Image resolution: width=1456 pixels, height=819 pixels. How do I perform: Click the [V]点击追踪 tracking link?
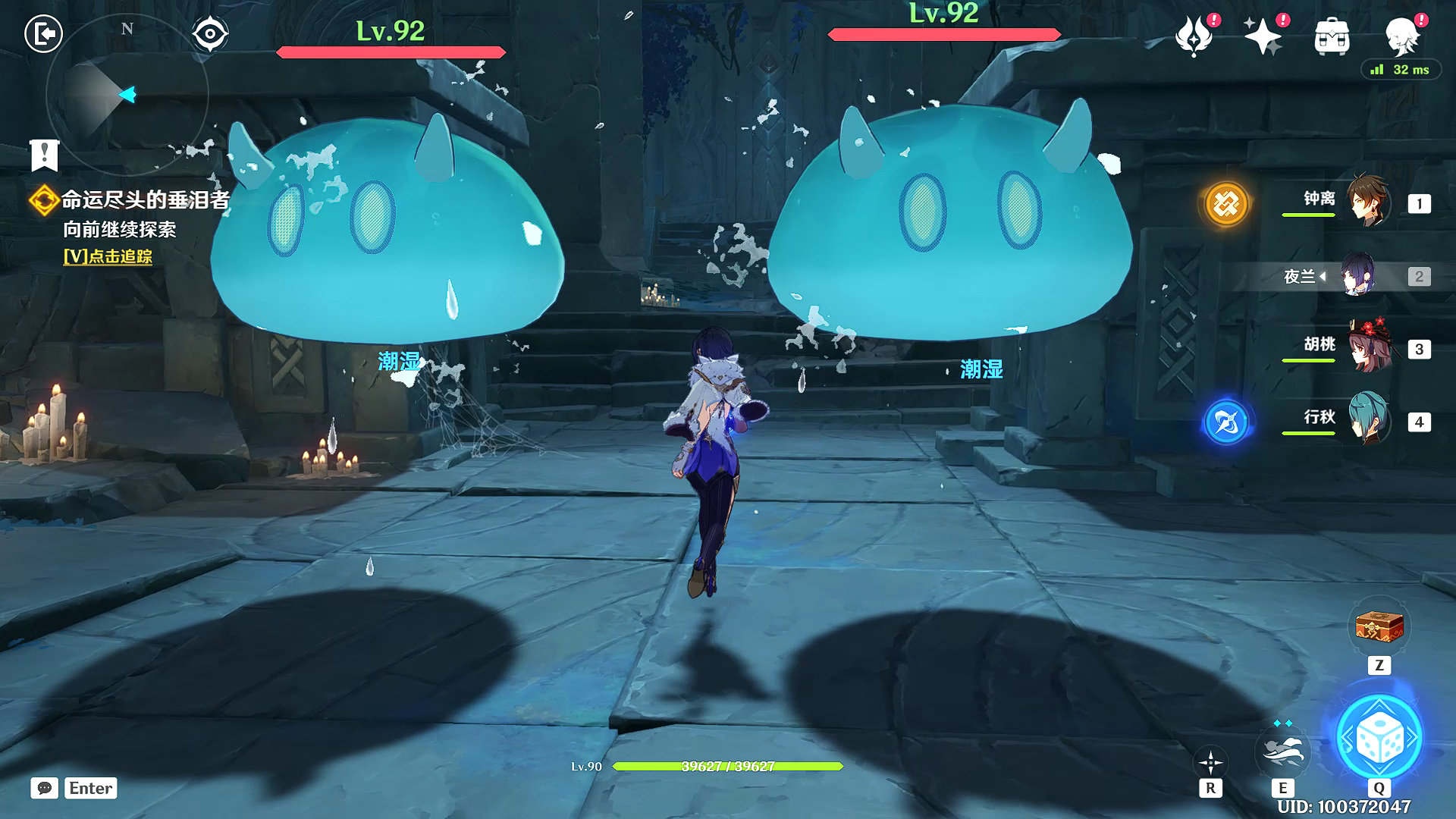(x=108, y=256)
